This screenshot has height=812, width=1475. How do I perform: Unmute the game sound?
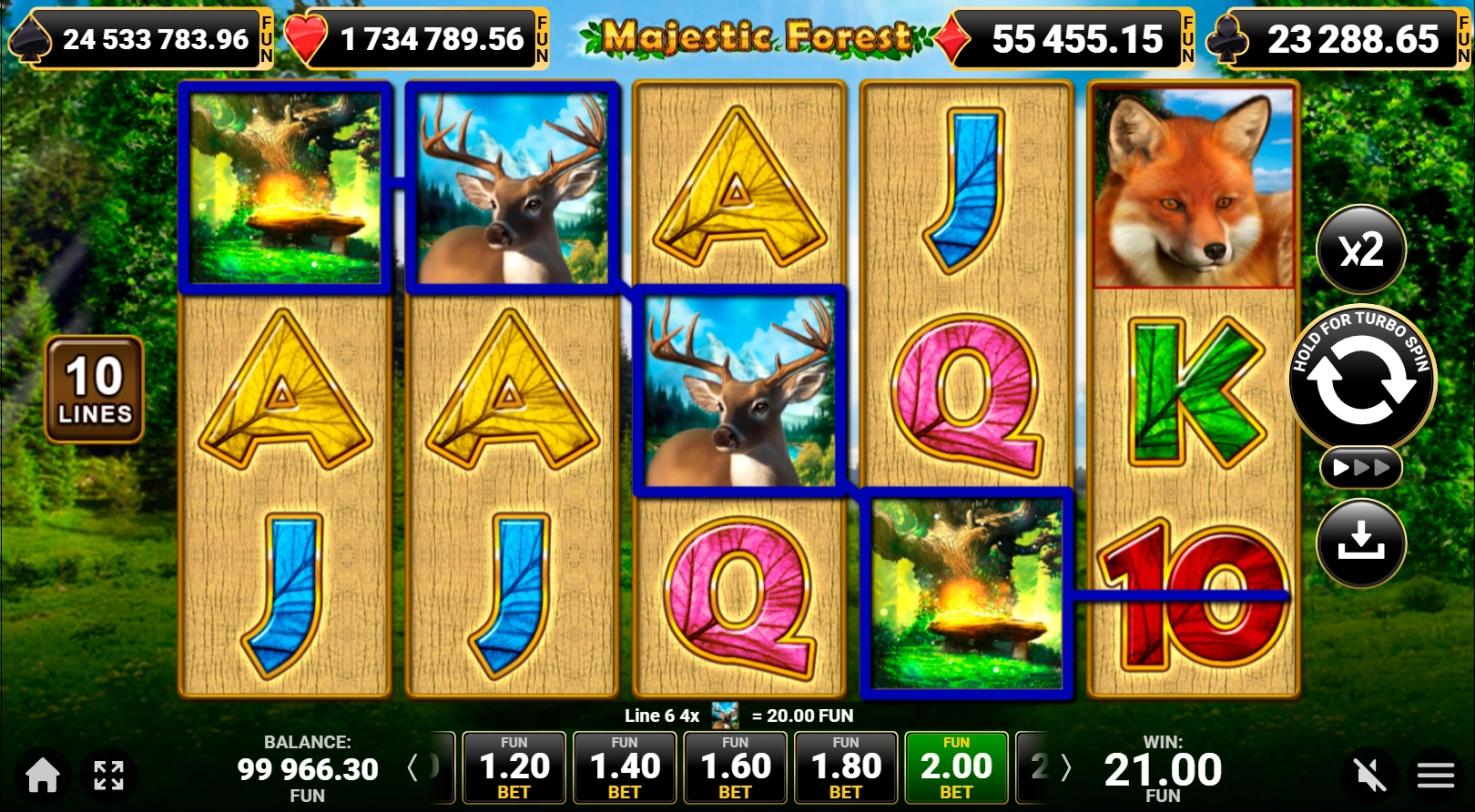[x=1369, y=775]
